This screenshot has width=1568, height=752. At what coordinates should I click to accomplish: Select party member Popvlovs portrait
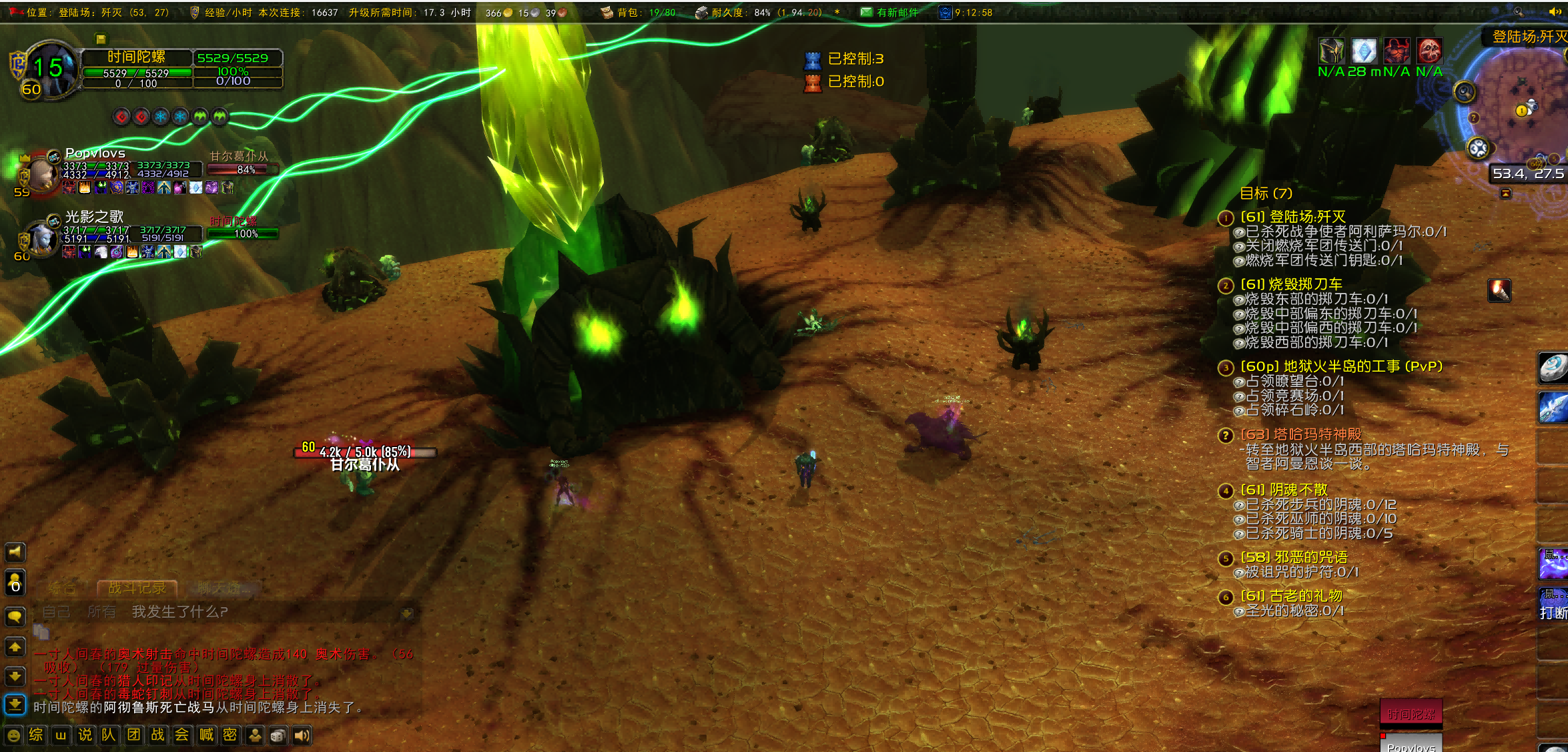click(41, 173)
